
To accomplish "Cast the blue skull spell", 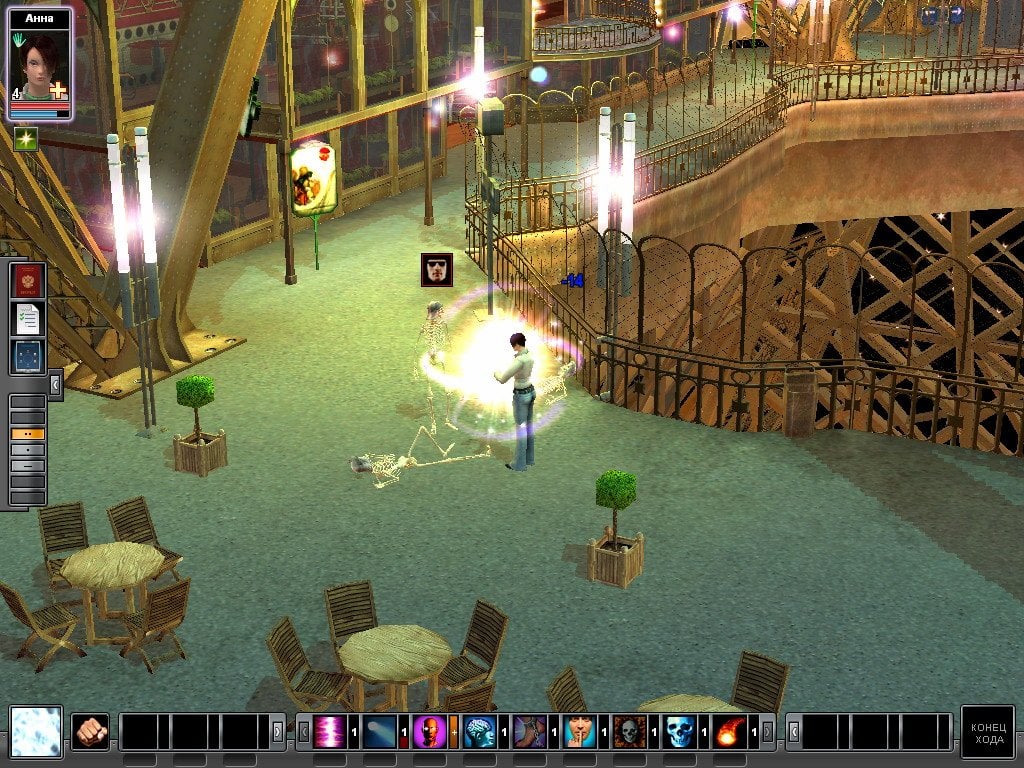I will pyautogui.click(x=679, y=732).
